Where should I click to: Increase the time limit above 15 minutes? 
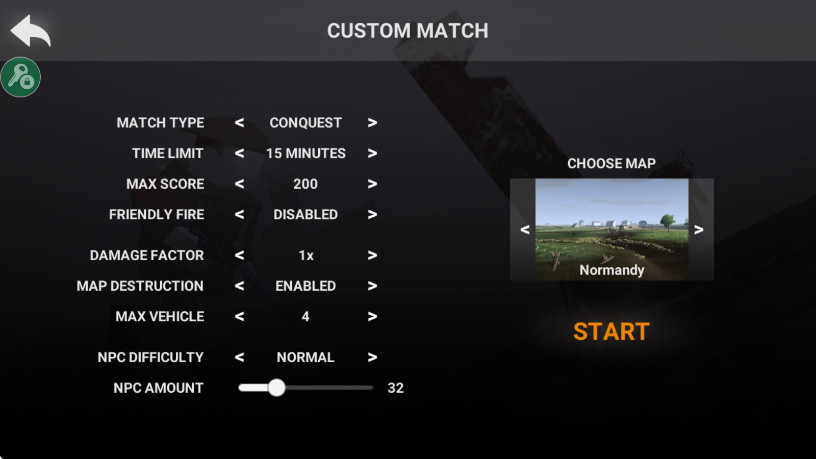click(372, 154)
